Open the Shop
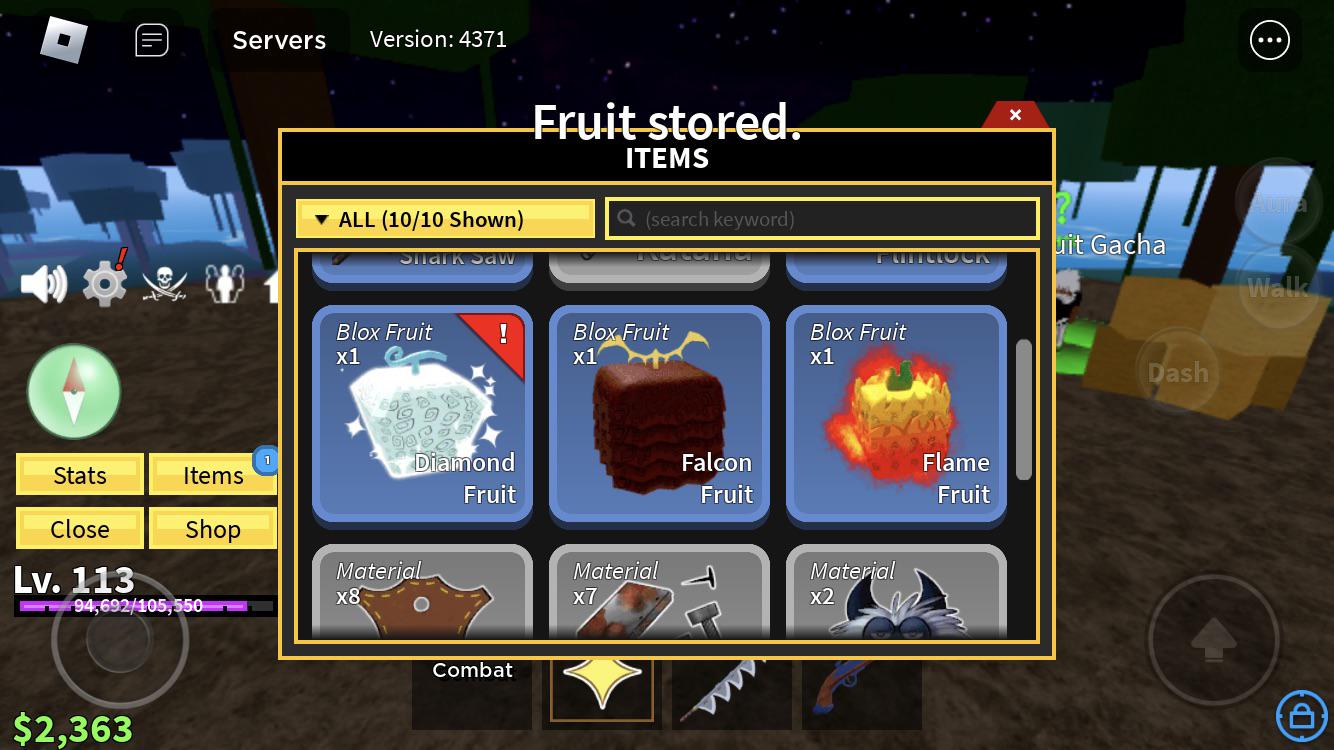Screen dimensions: 1334x750 (213, 528)
